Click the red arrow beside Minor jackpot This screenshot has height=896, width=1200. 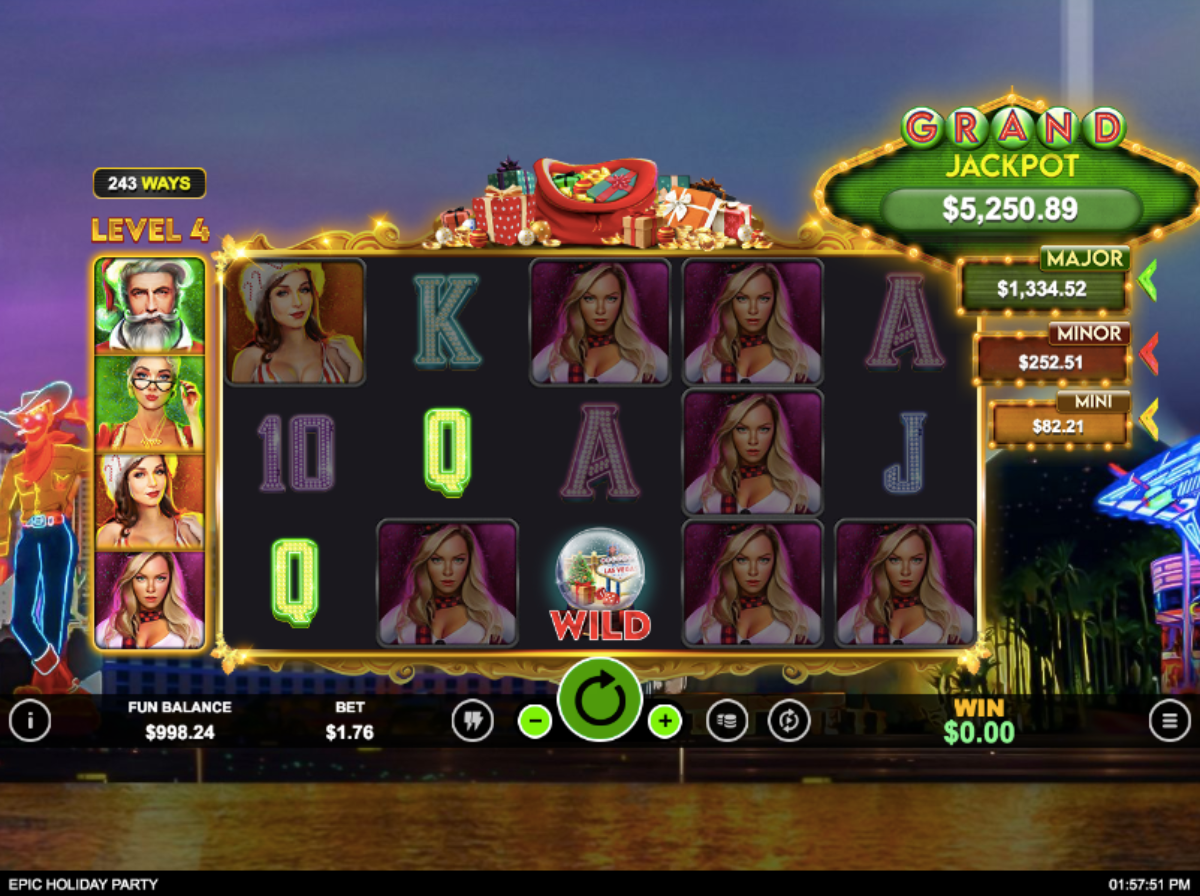pos(1148,353)
